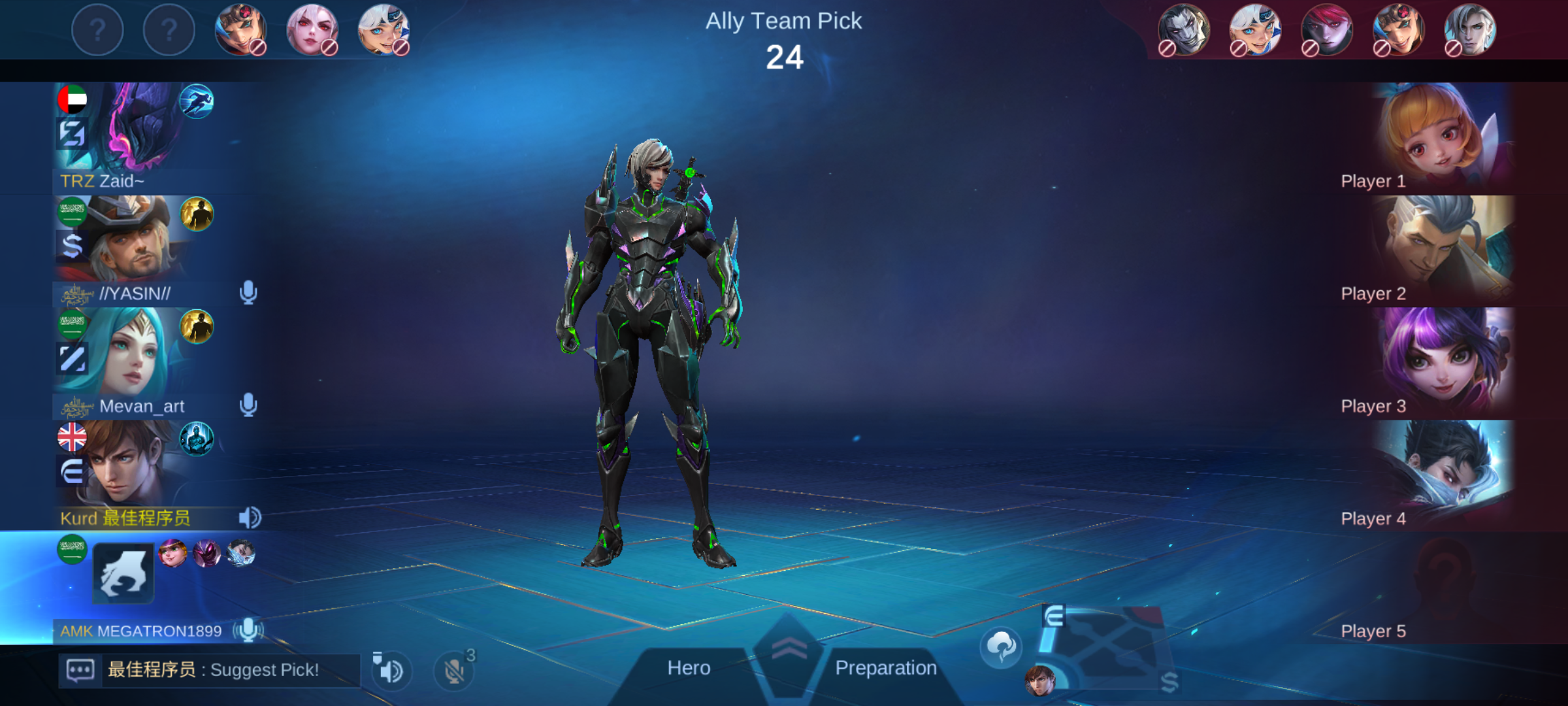This screenshot has width=1568, height=706.
Task: Click the lane swap request icon
Action: [1001, 647]
